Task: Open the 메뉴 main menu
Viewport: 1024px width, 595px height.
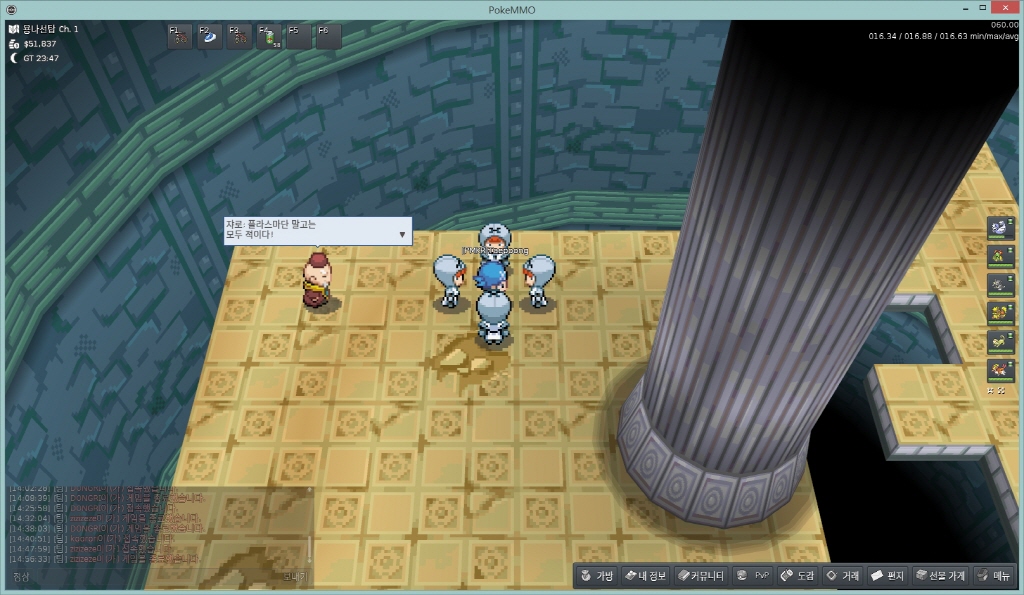Action: tap(993, 576)
